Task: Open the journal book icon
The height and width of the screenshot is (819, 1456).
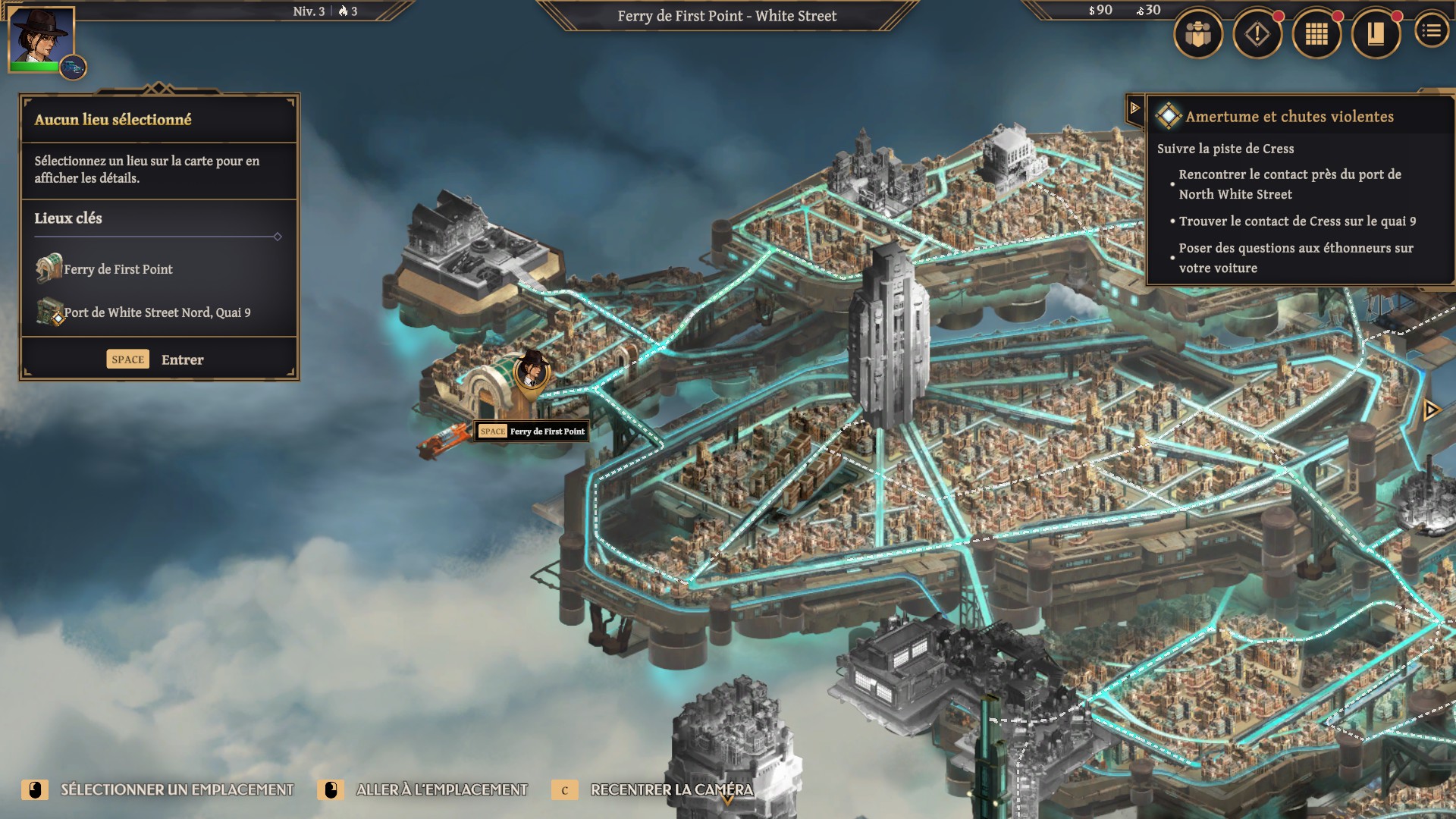Action: point(1376,34)
